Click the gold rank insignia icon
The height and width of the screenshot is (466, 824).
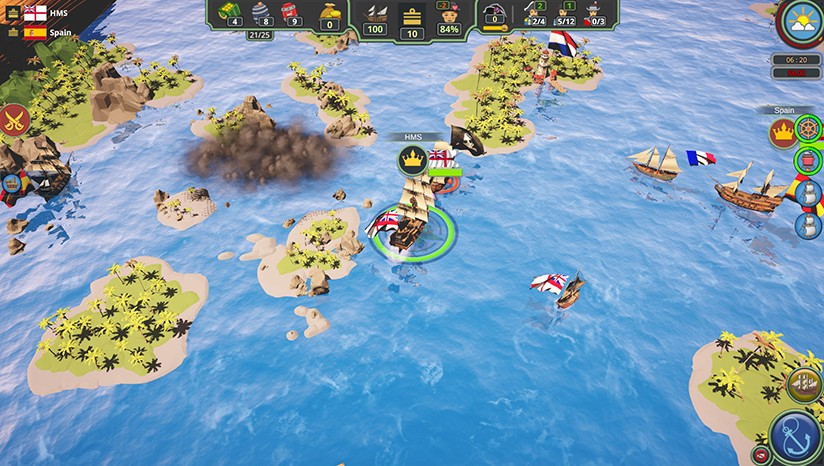(x=412, y=15)
